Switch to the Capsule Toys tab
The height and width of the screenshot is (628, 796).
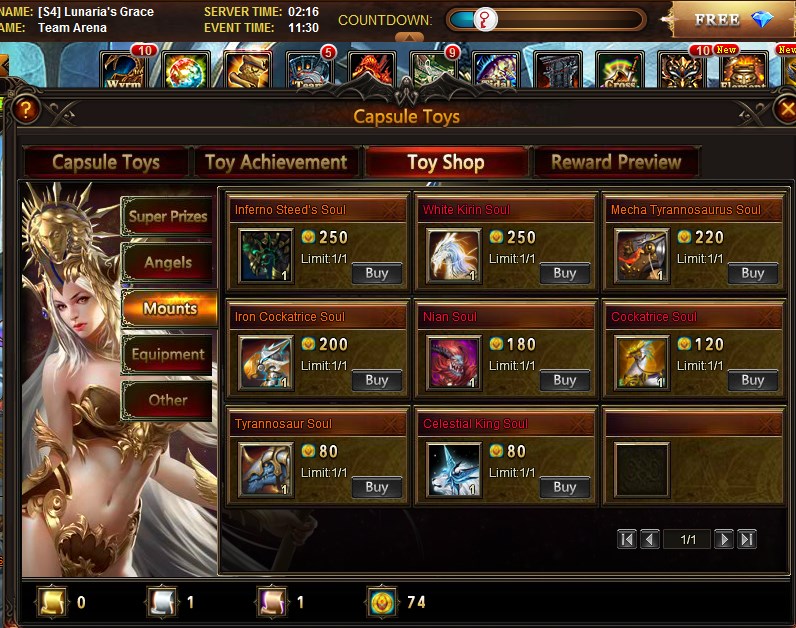(106, 162)
